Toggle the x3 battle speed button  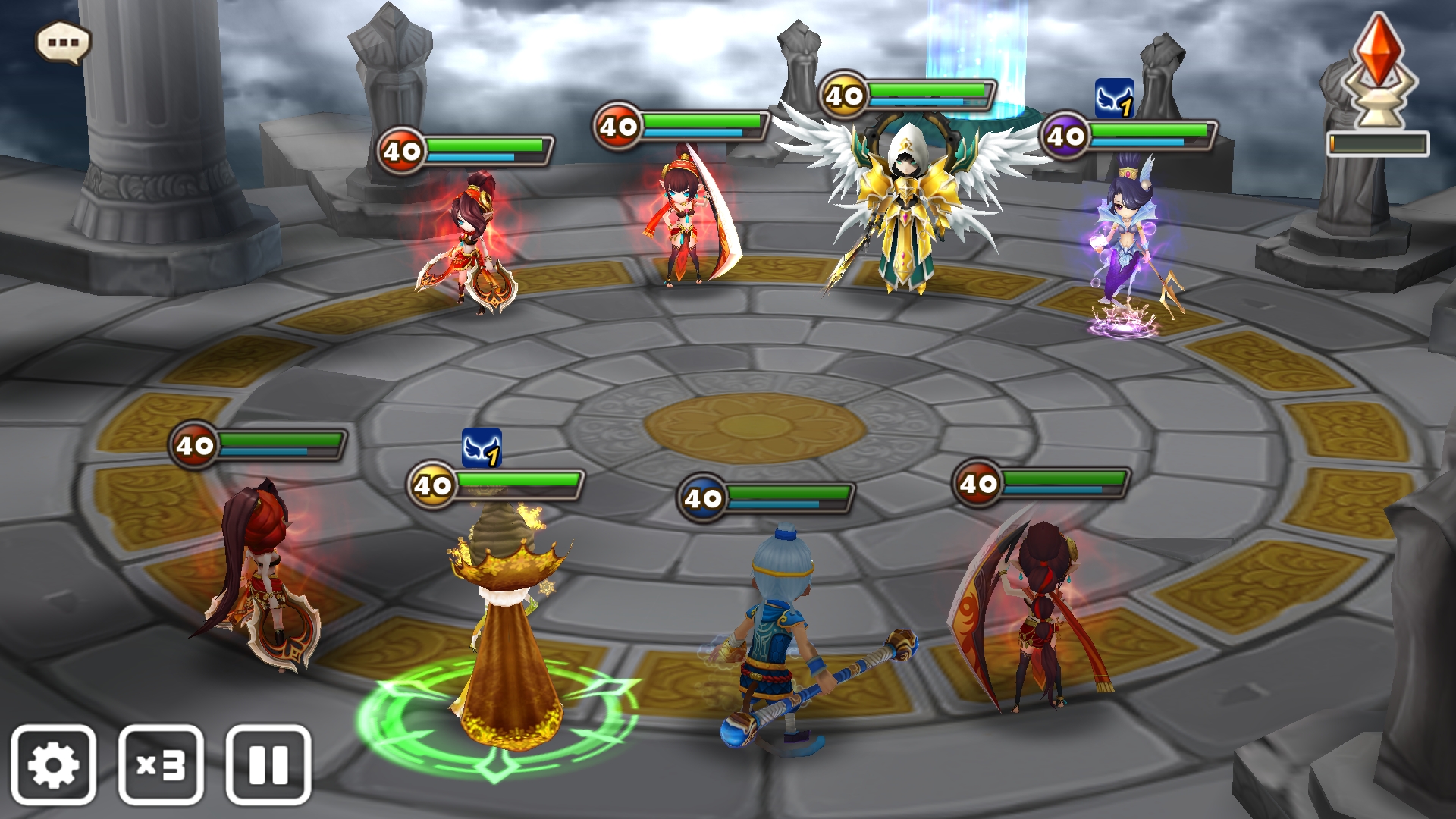pos(161,764)
